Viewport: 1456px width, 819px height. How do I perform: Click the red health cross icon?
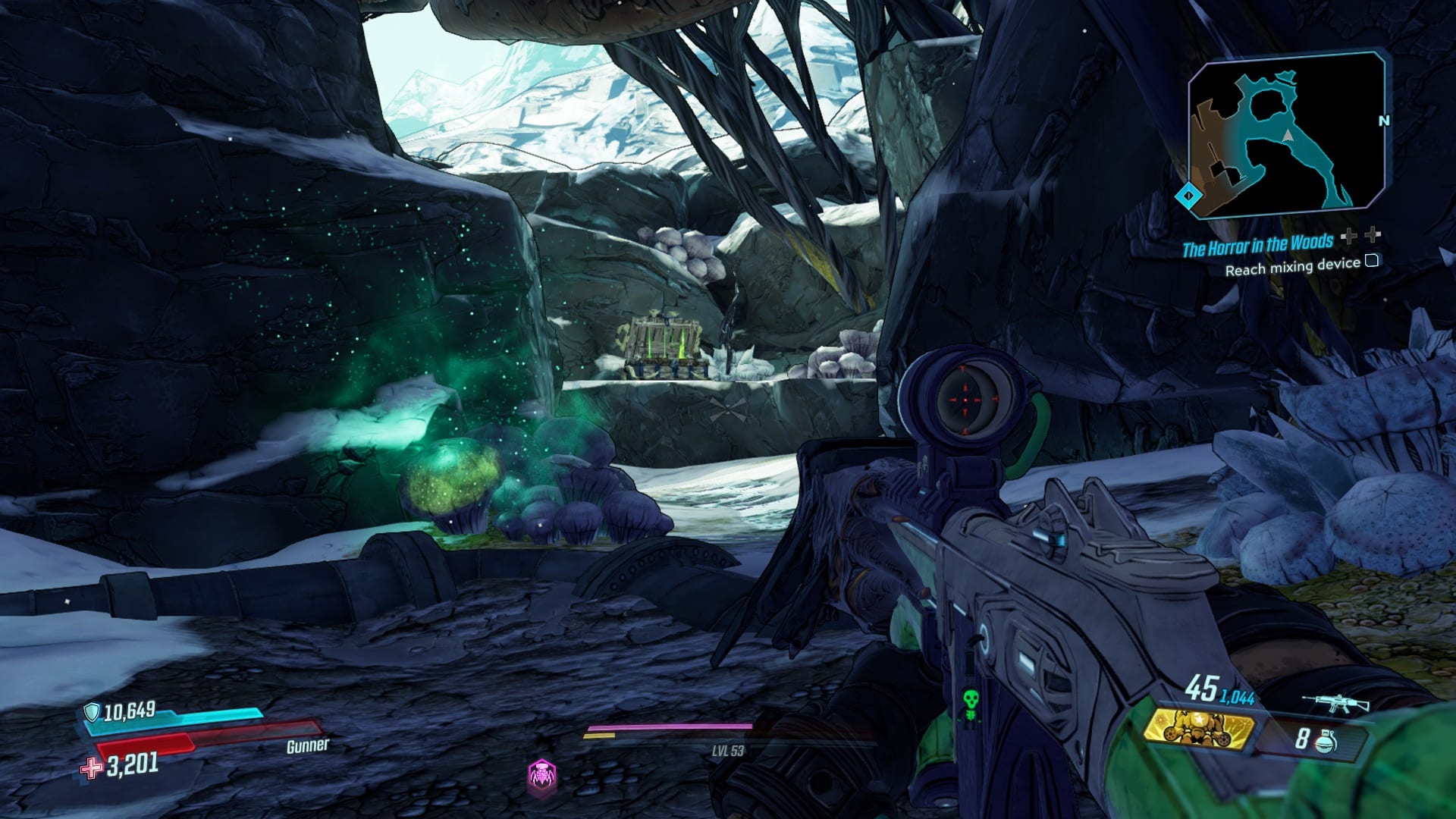click(91, 769)
